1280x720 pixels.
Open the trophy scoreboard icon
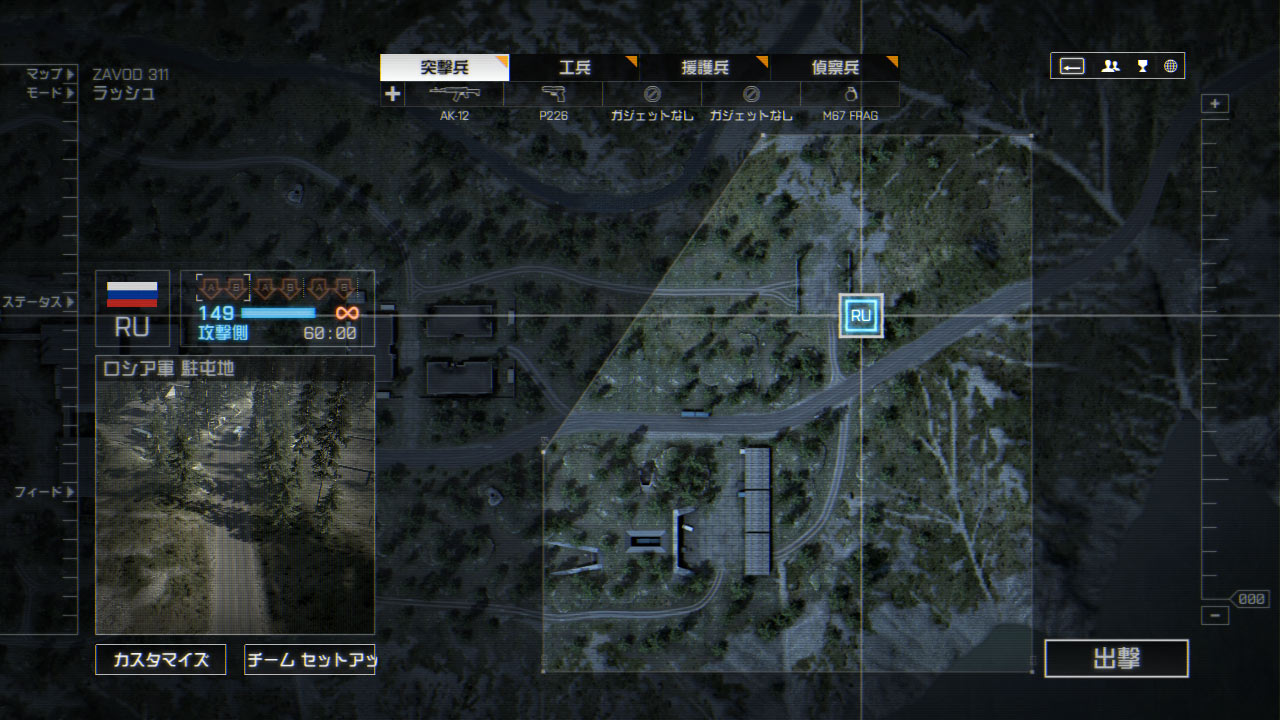[1141, 66]
